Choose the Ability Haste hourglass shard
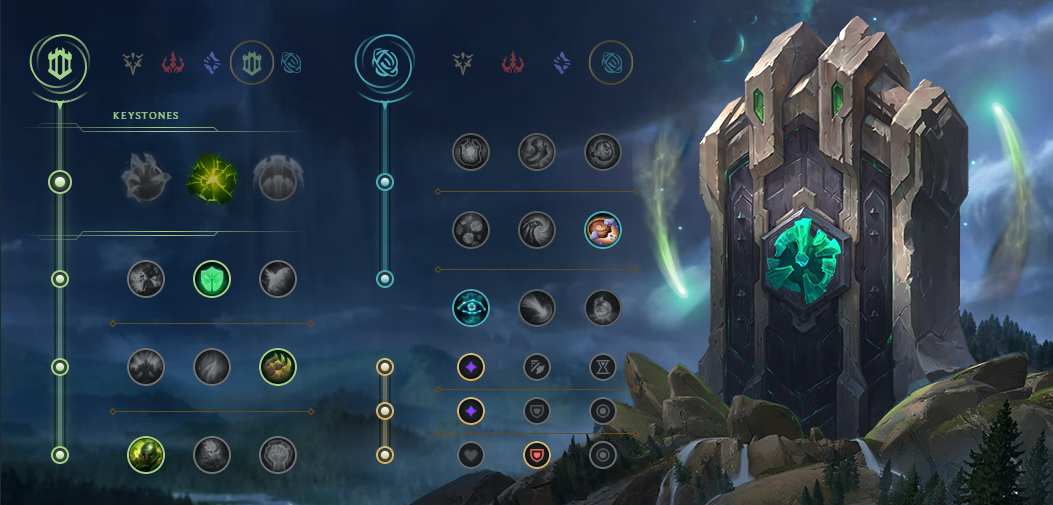This screenshot has width=1053, height=505. (x=603, y=367)
